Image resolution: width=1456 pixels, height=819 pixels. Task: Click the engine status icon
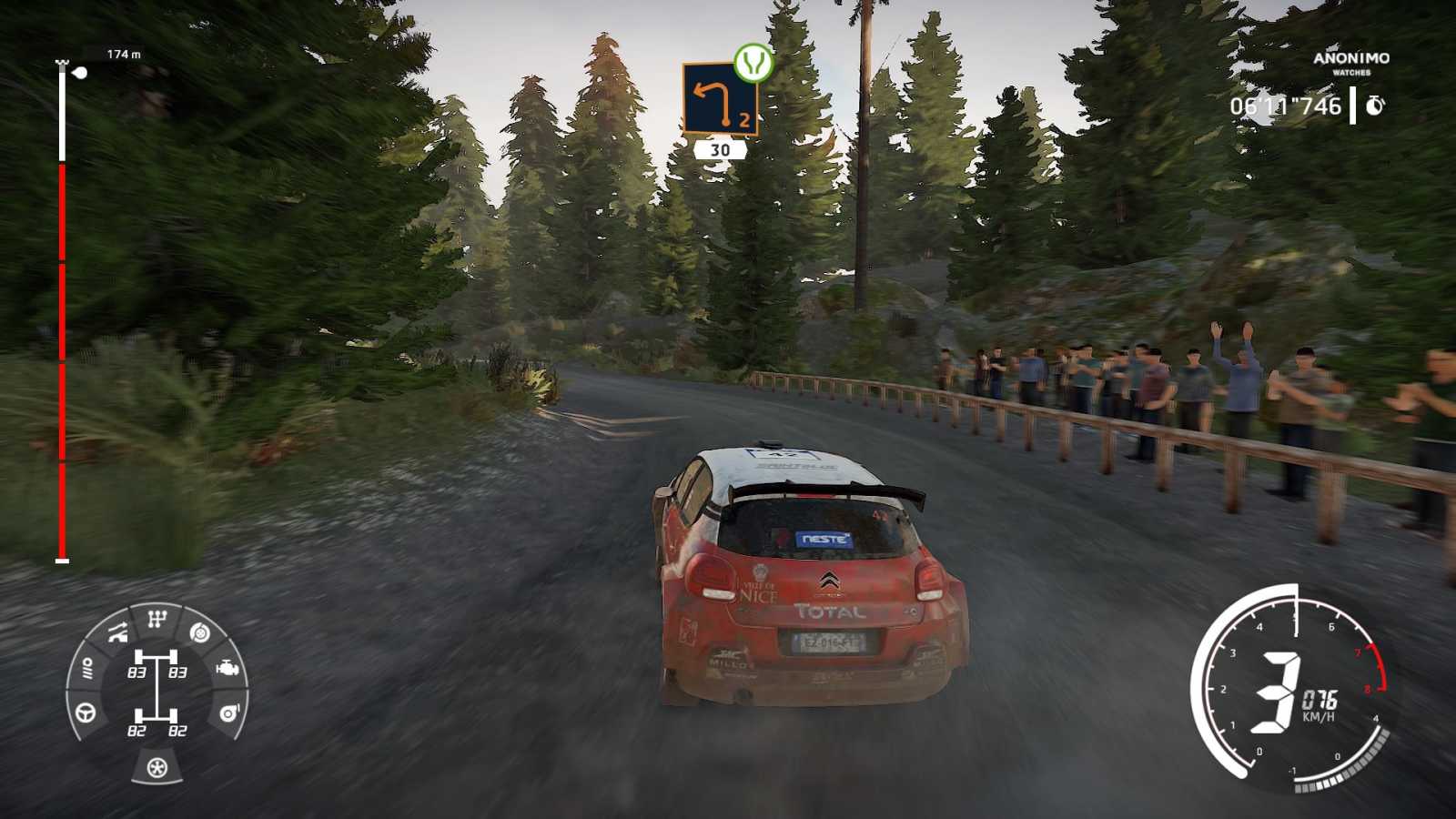pos(227,669)
